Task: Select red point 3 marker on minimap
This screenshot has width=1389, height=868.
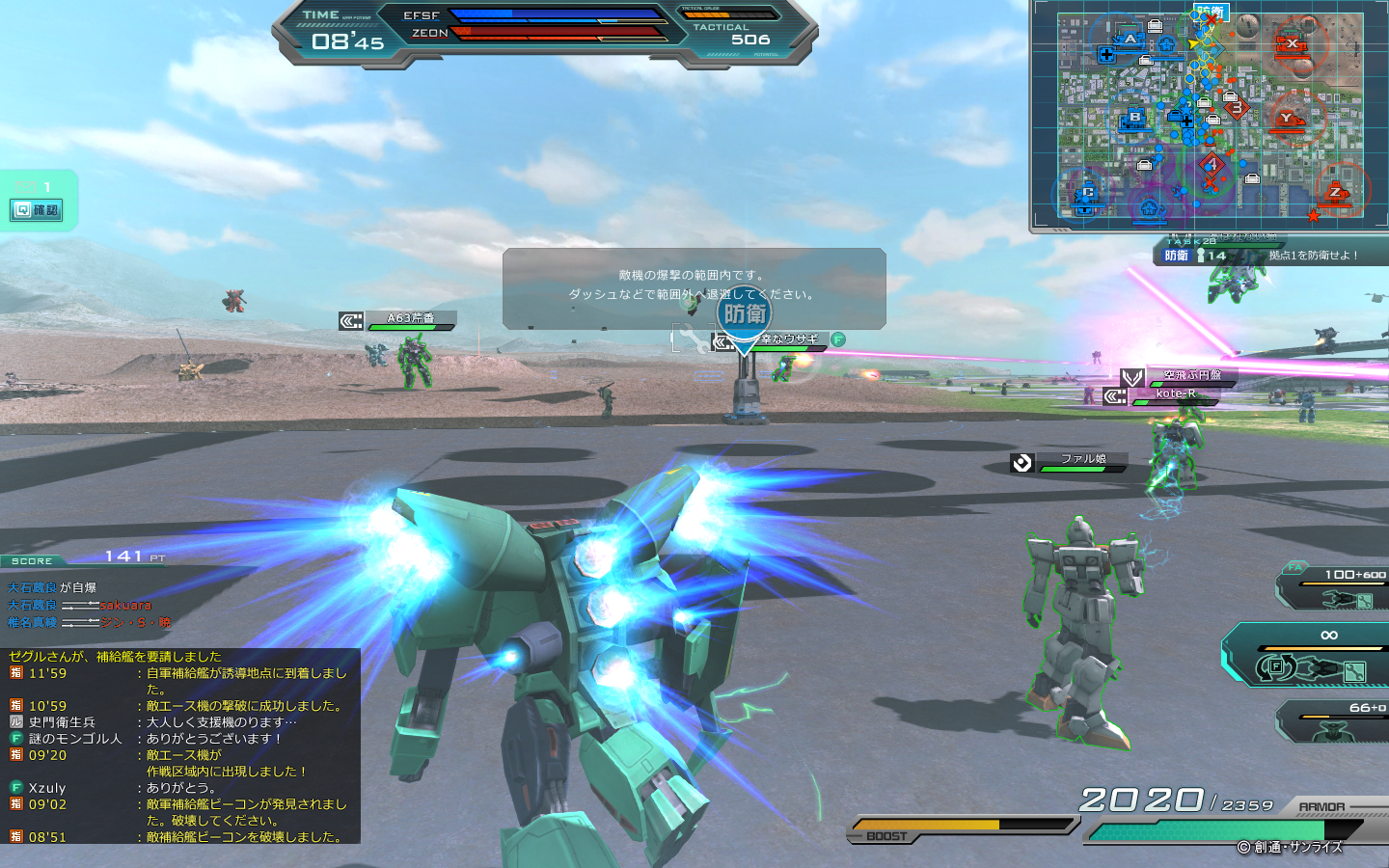Action: pyautogui.click(x=1236, y=108)
